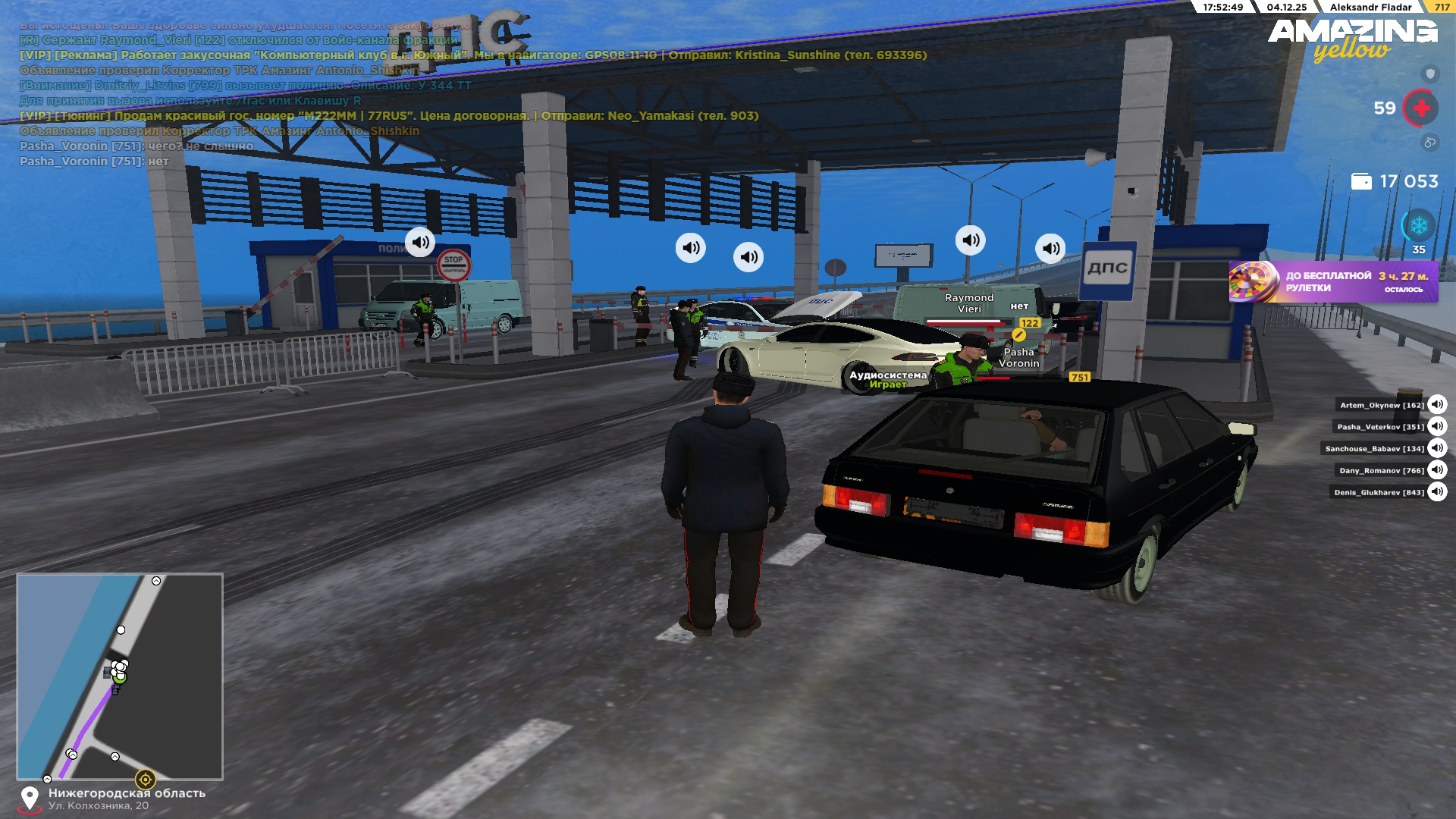Toggle speaker icon for Artem_Okynew
Viewport: 1456px width, 819px height.
pos(1437,405)
